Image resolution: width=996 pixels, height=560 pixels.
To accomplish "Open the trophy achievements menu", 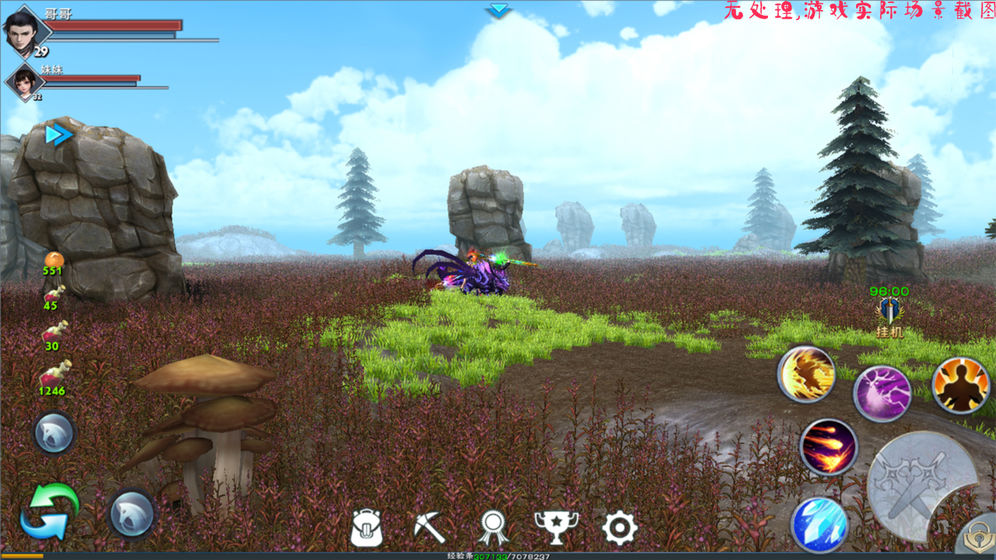I will click(556, 527).
